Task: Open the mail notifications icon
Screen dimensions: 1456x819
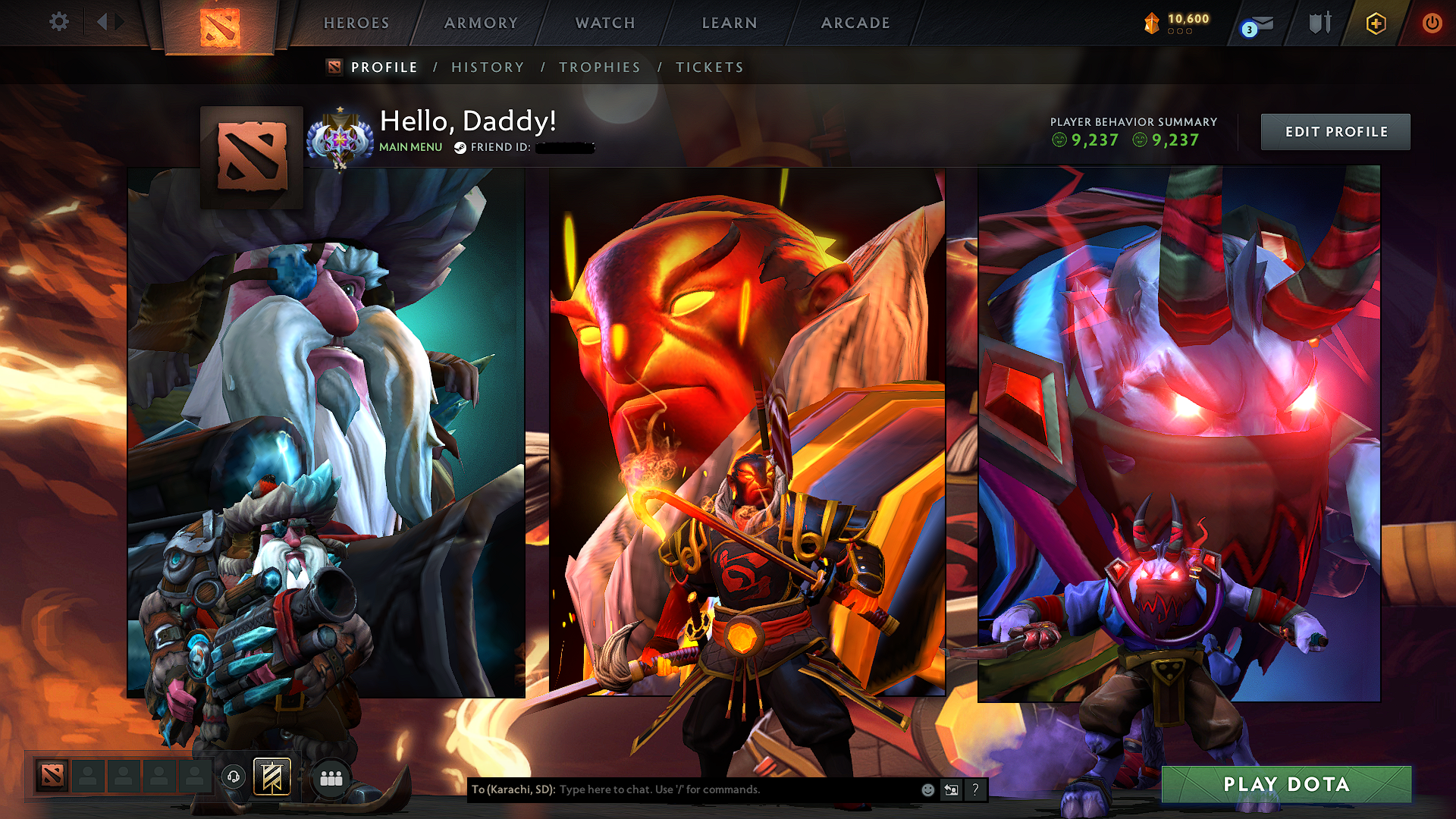Action: click(x=1260, y=25)
